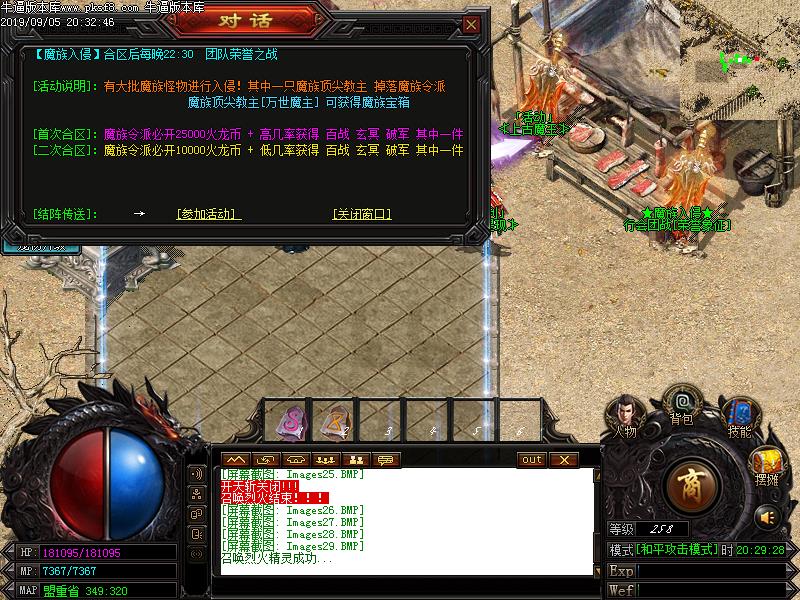Click the mountain-shaped chat toolbar button
The width and height of the screenshot is (800, 600).
[x=237, y=460]
